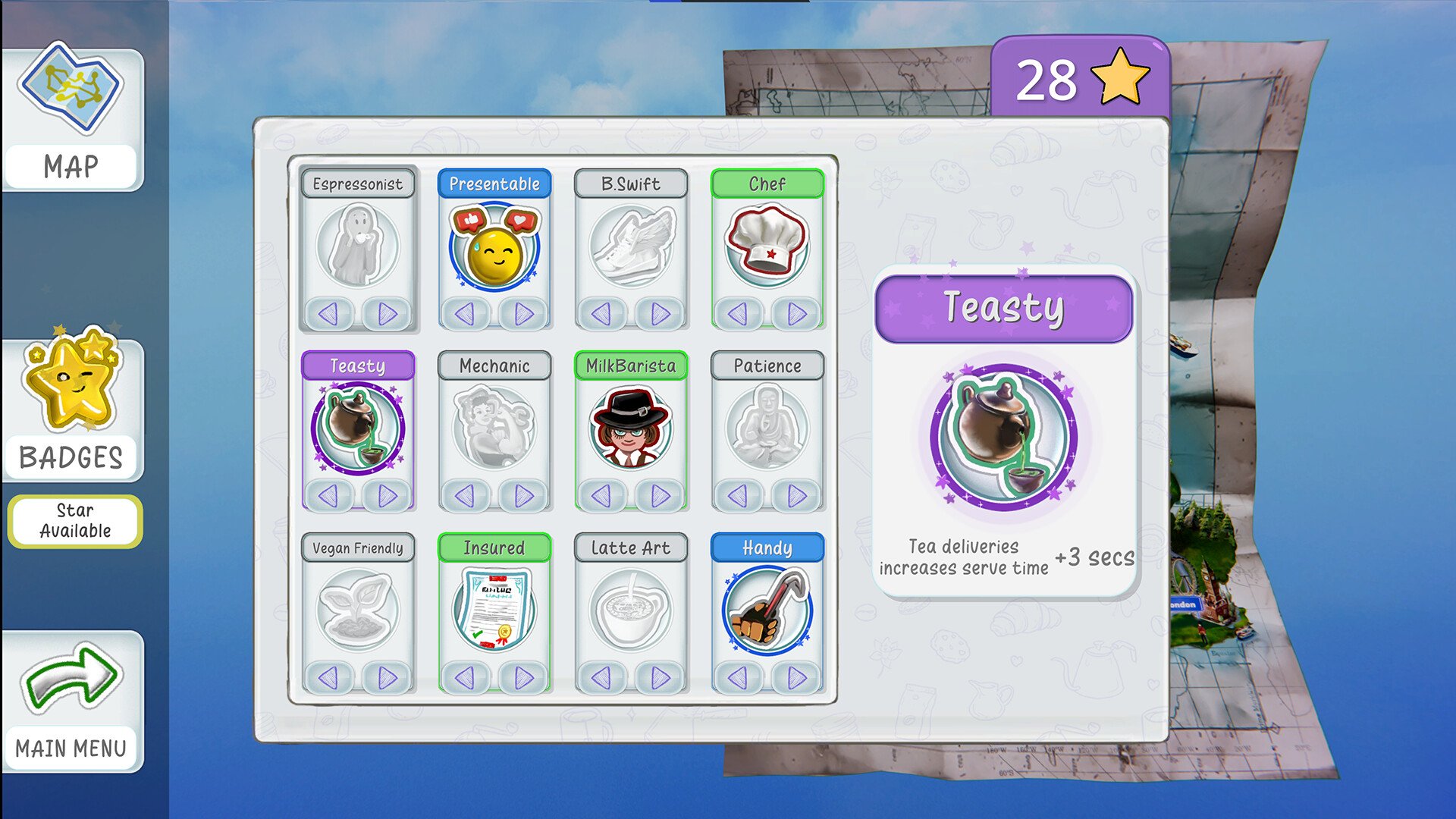This screenshot has height=819, width=1456.
Task: Decrease the Presentable badge level
Action: click(465, 313)
